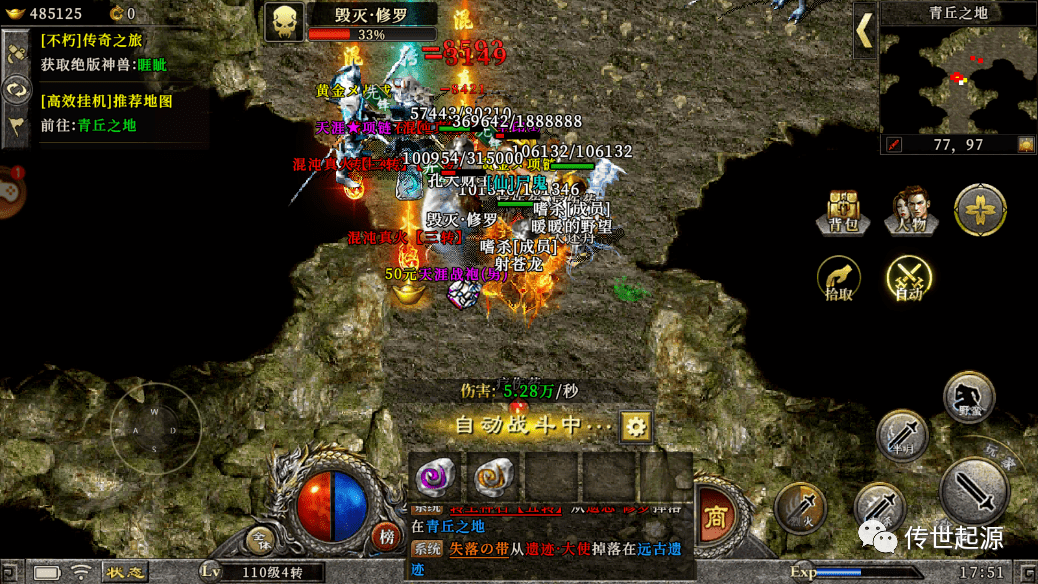Open the 商 shop button

716,516
